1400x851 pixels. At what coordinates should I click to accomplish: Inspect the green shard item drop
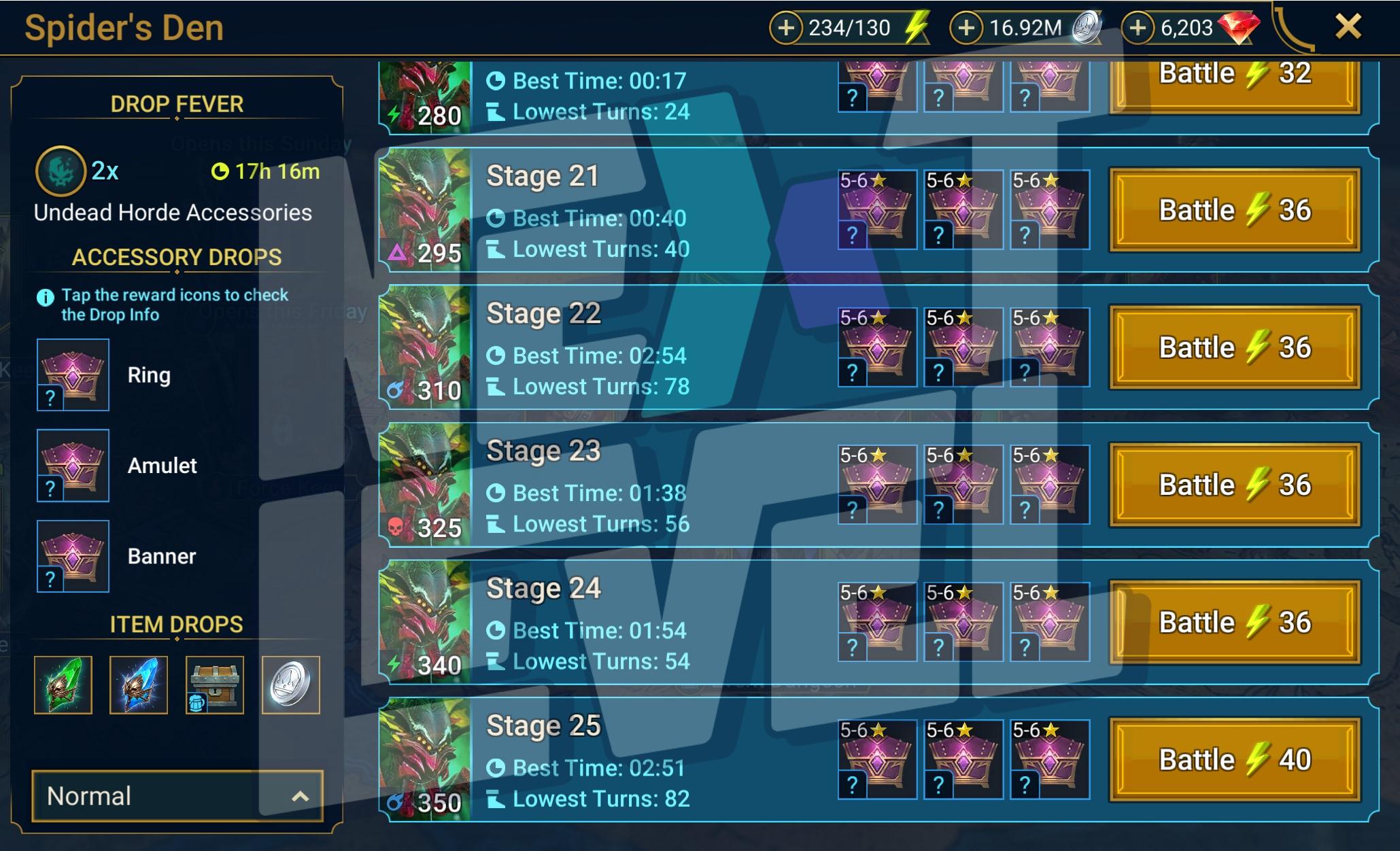click(x=63, y=684)
